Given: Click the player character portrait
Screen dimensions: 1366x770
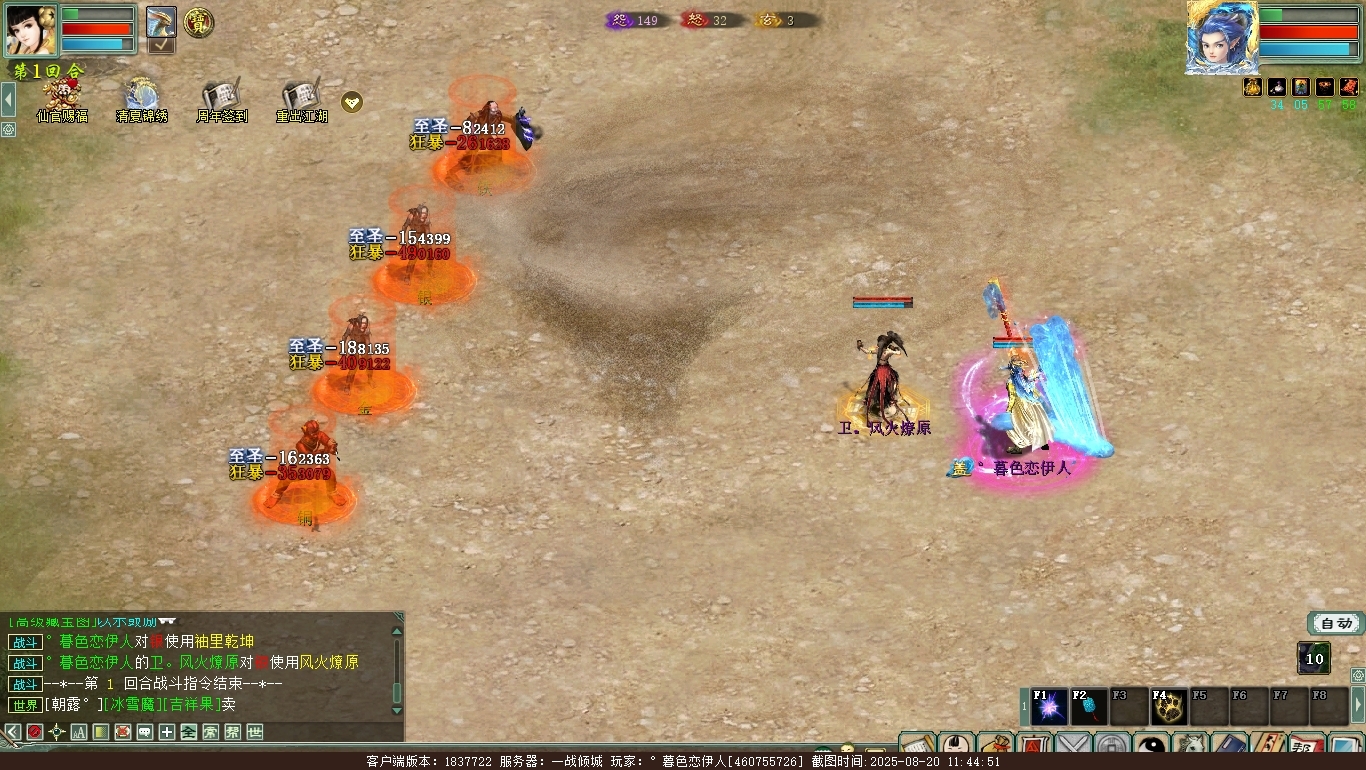Looking at the screenshot, I should click(31, 30).
